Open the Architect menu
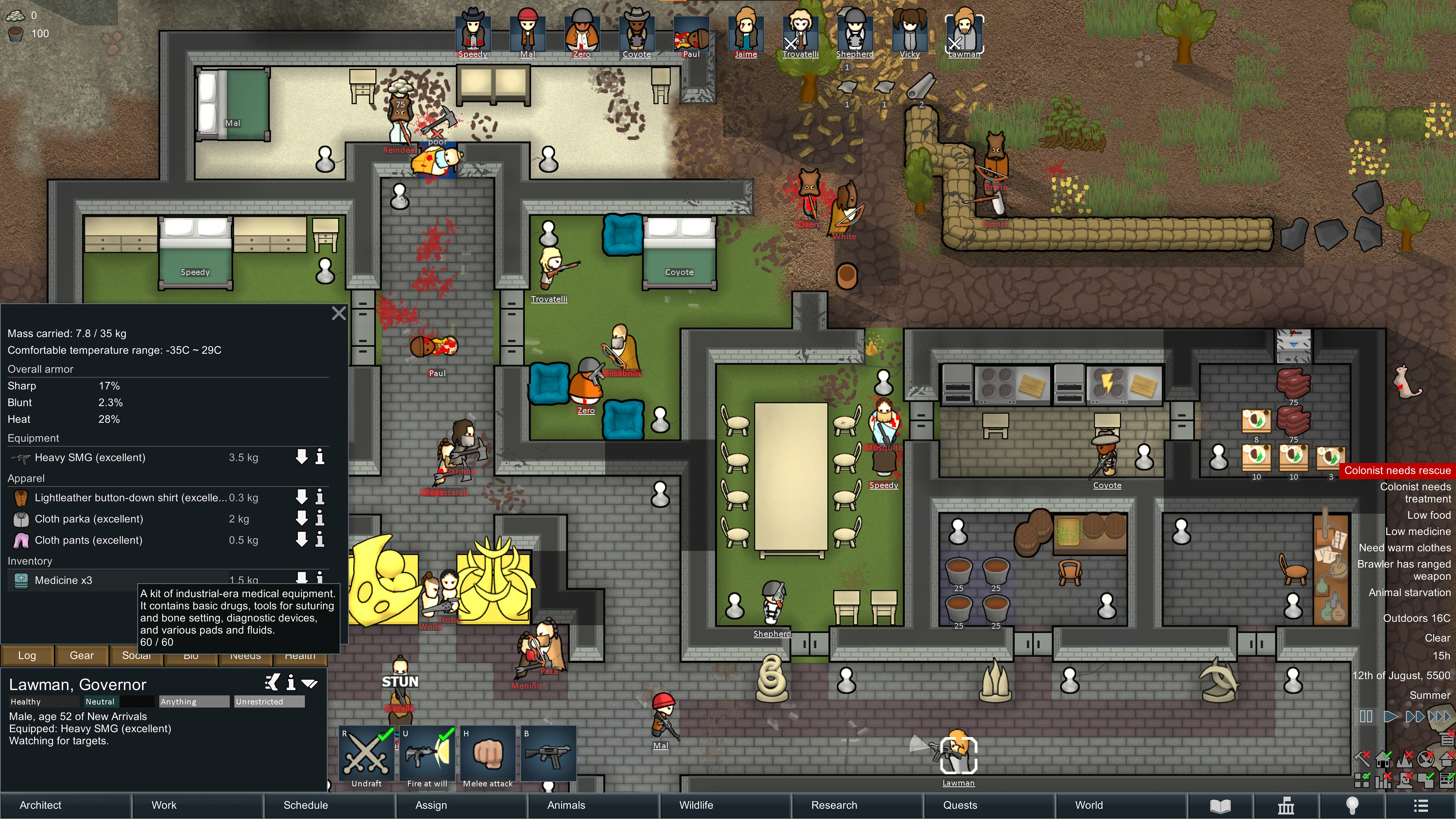The height and width of the screenshot is (819, 1456). point(41,805)
